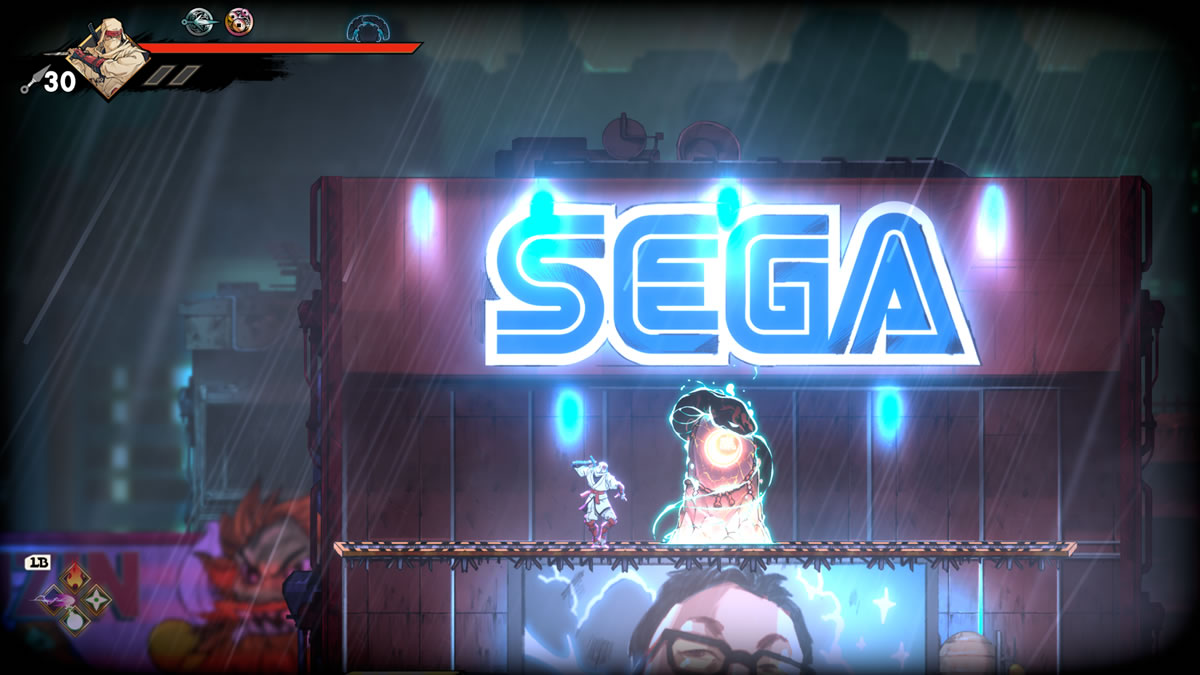Activate the fire ninpo ability

76,579
